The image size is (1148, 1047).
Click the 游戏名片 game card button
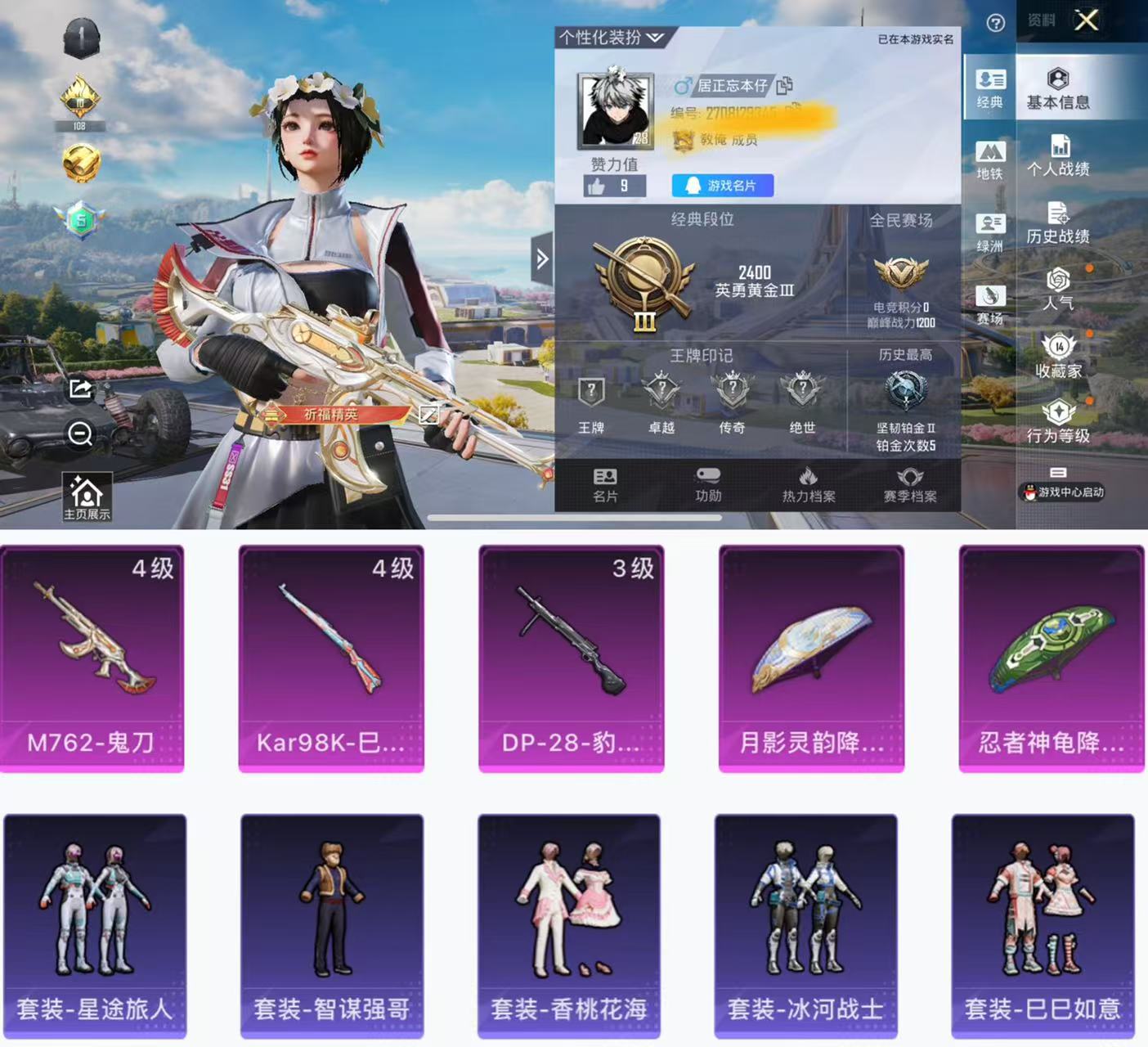[722, 186]
